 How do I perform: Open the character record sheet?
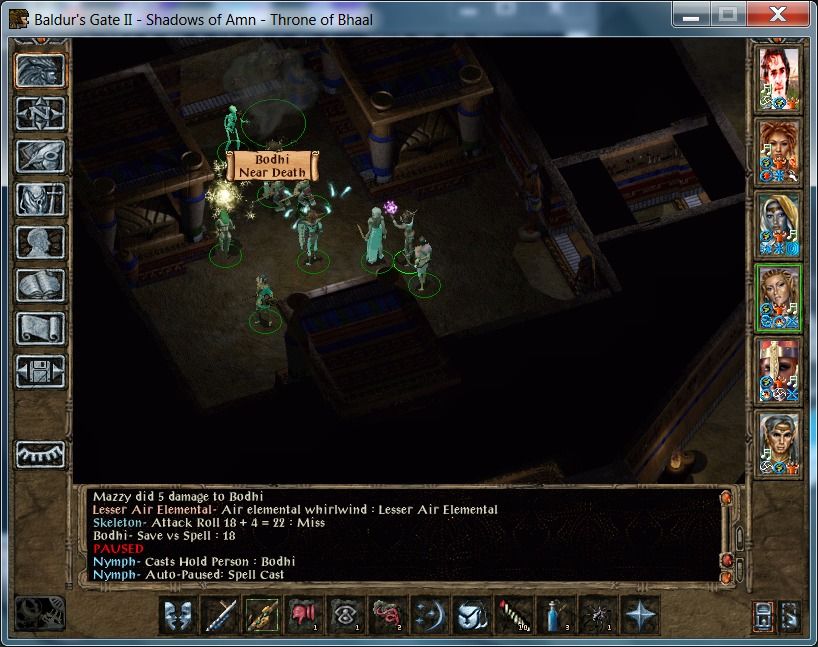pyautogui.click(x=41, y=242)
